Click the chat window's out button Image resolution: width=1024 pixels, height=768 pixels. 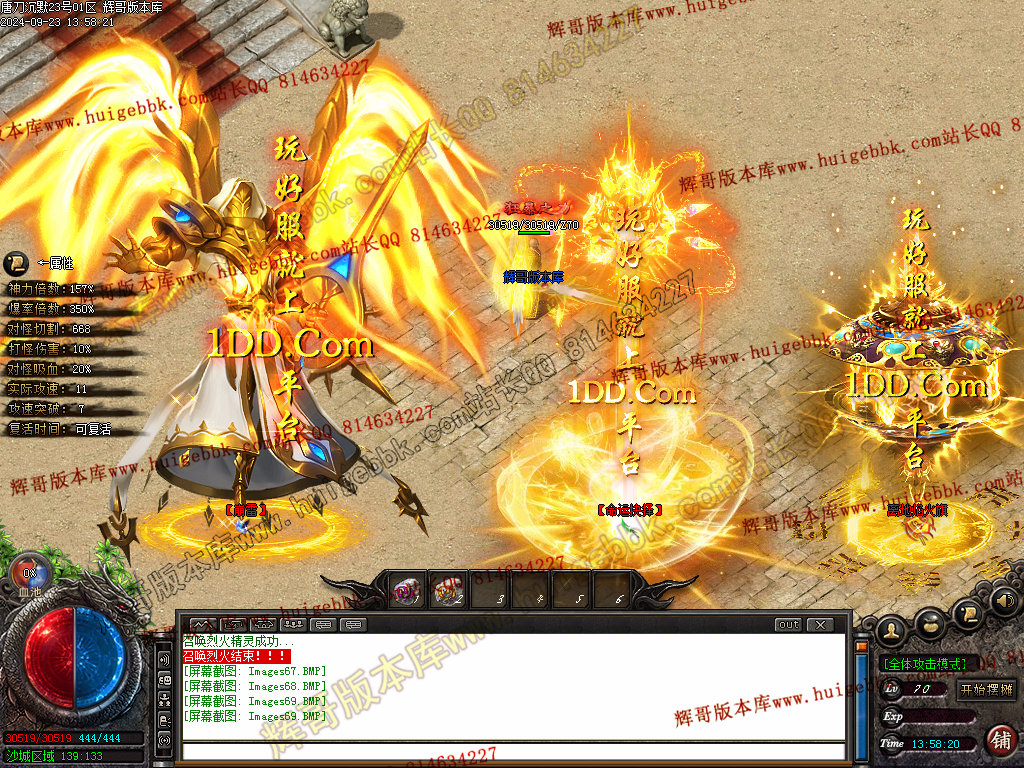click(789, 625)
